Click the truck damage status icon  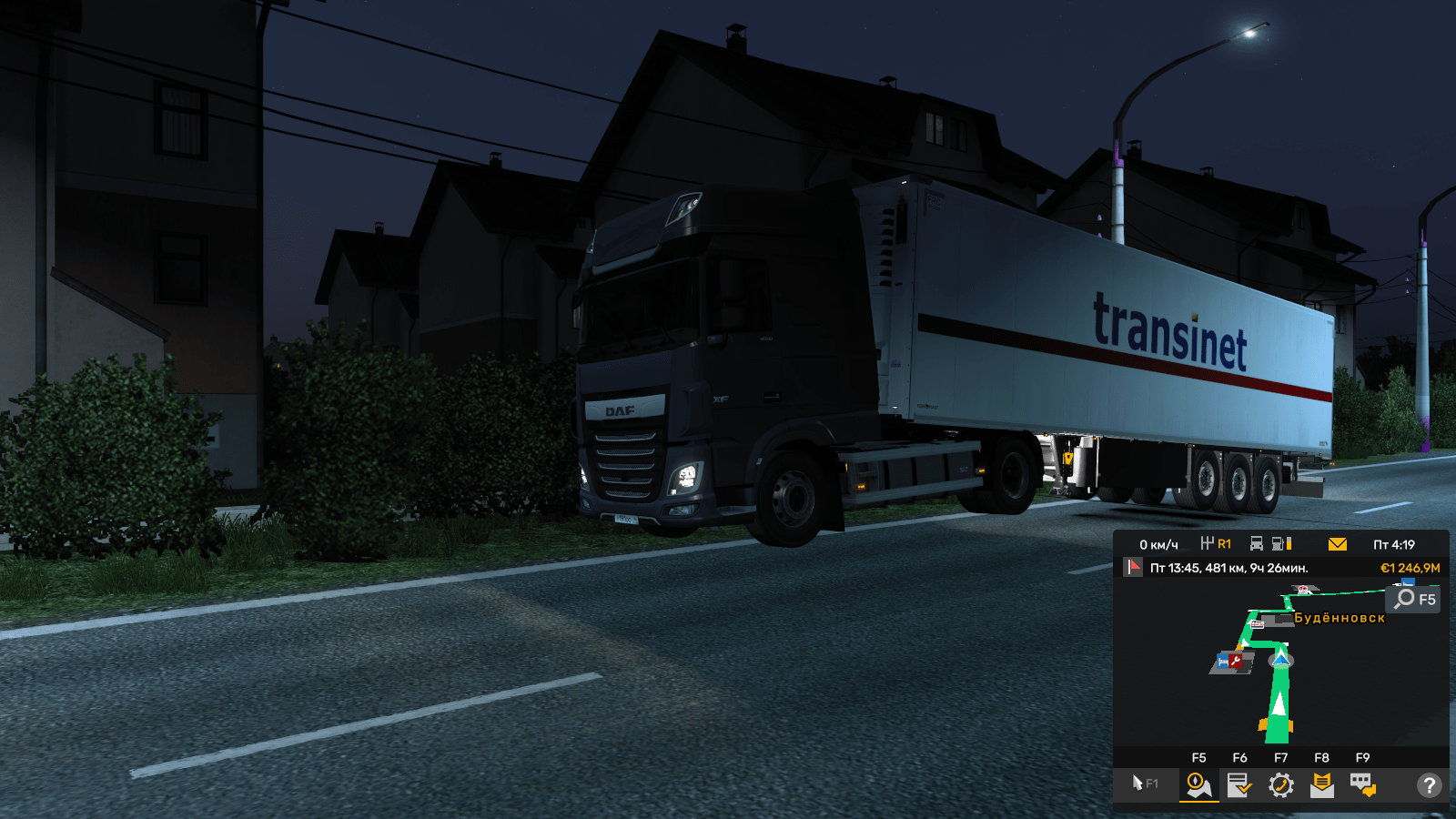(1257, 544)
